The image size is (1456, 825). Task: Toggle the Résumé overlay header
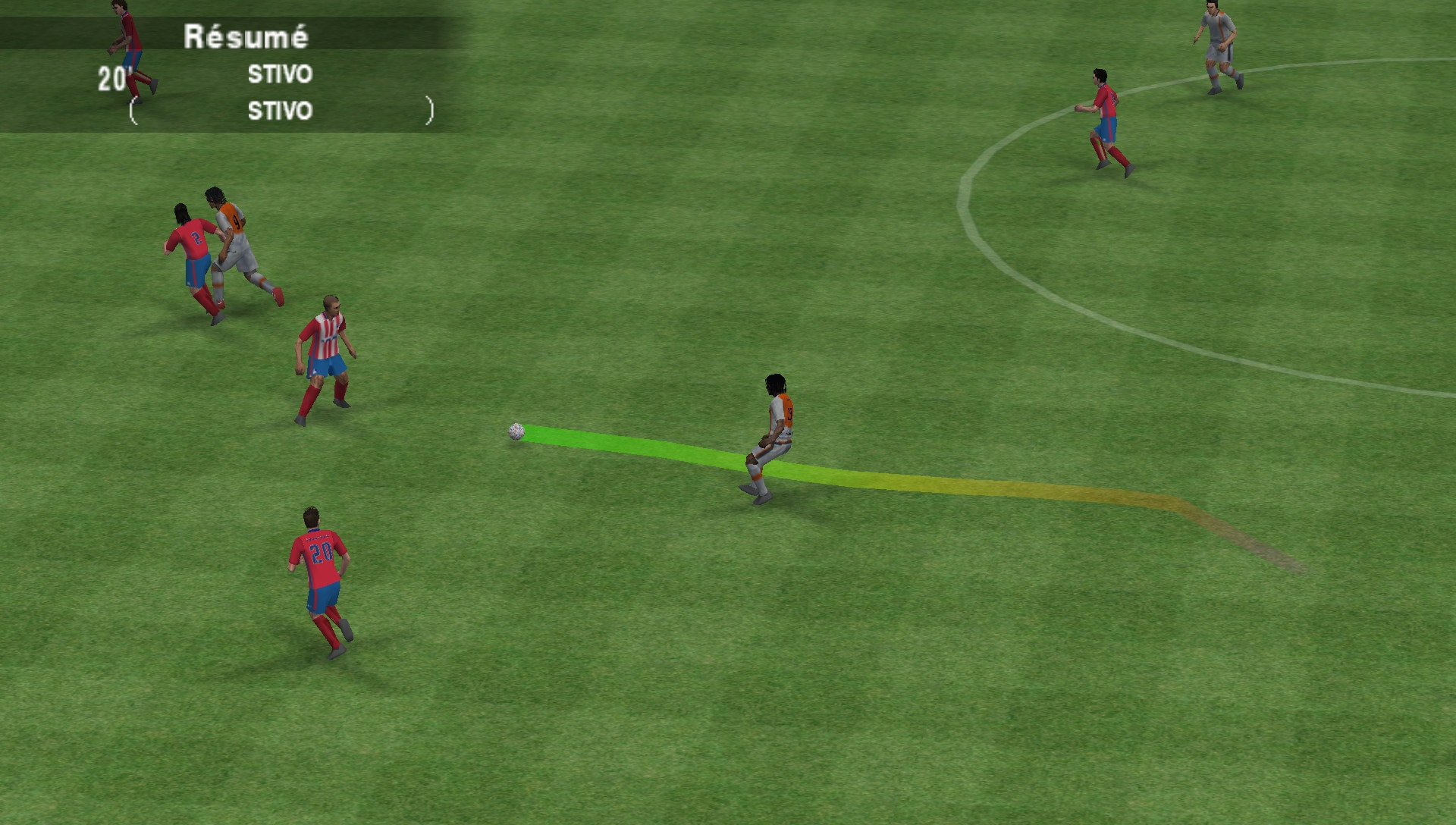coord(246,34)
